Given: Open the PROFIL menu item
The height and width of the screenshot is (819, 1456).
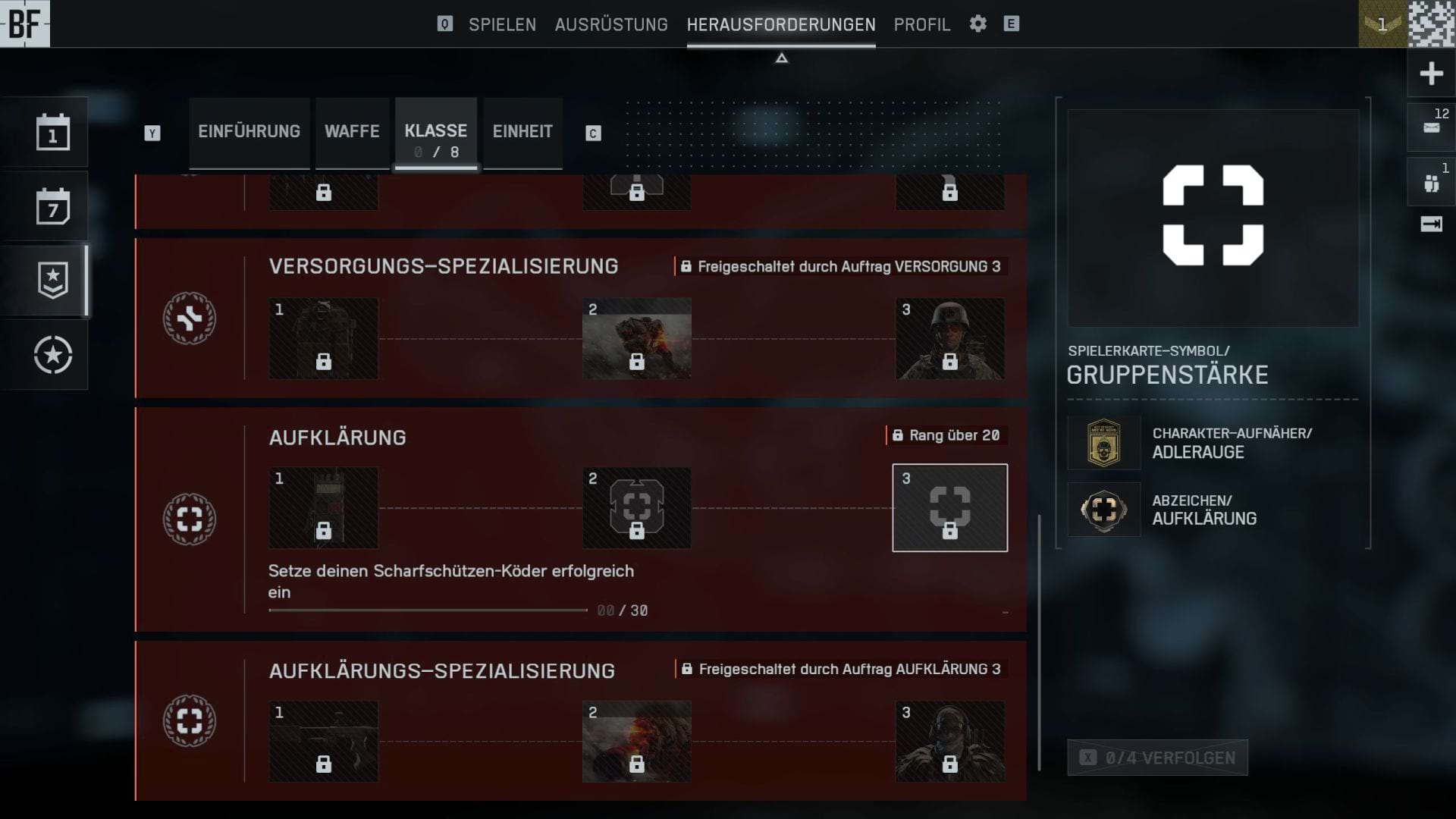Looking at the screenshot, I should pyautogui.click(x=921, y=24).
